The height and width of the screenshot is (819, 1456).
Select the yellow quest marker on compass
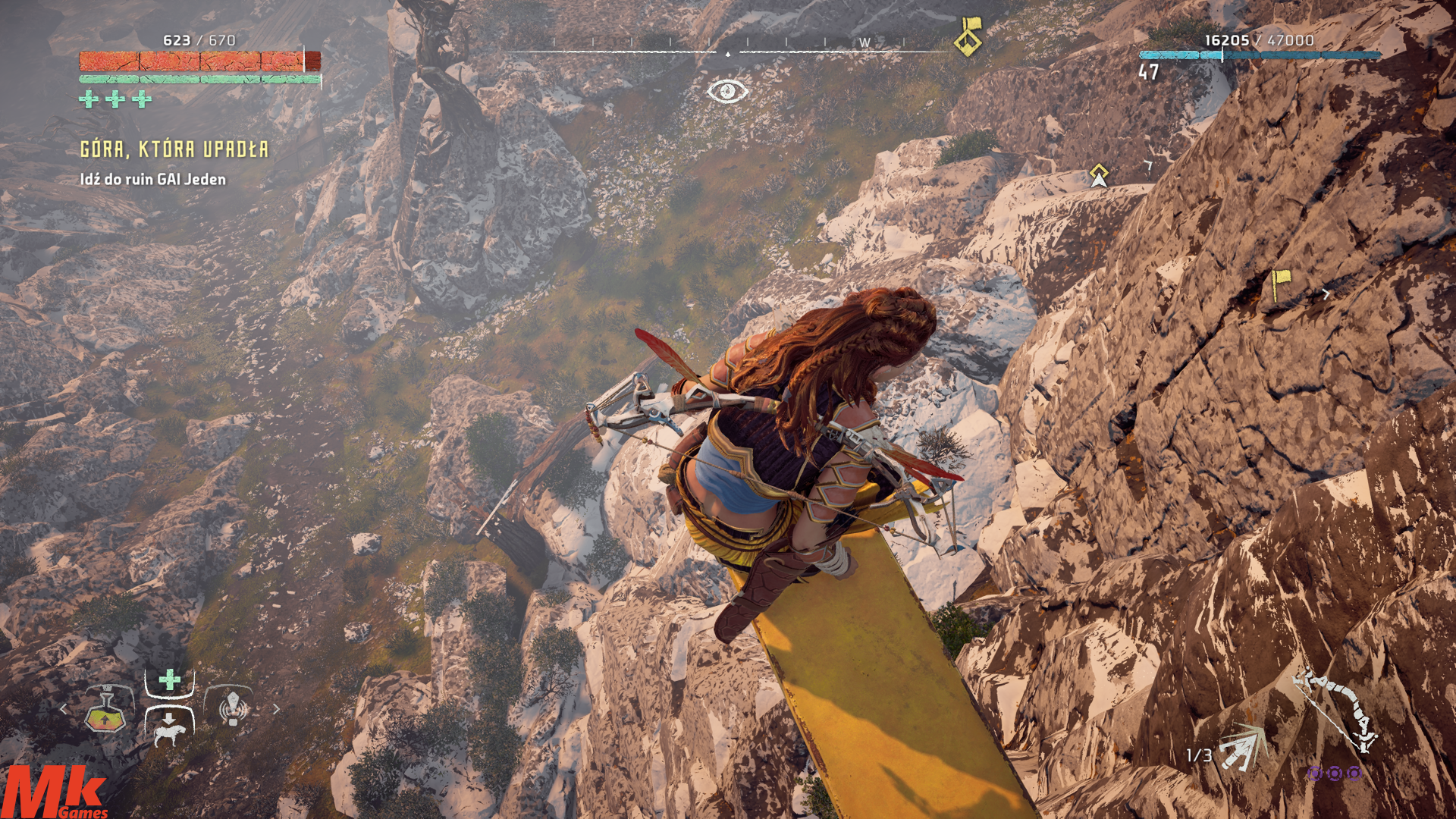968,36
